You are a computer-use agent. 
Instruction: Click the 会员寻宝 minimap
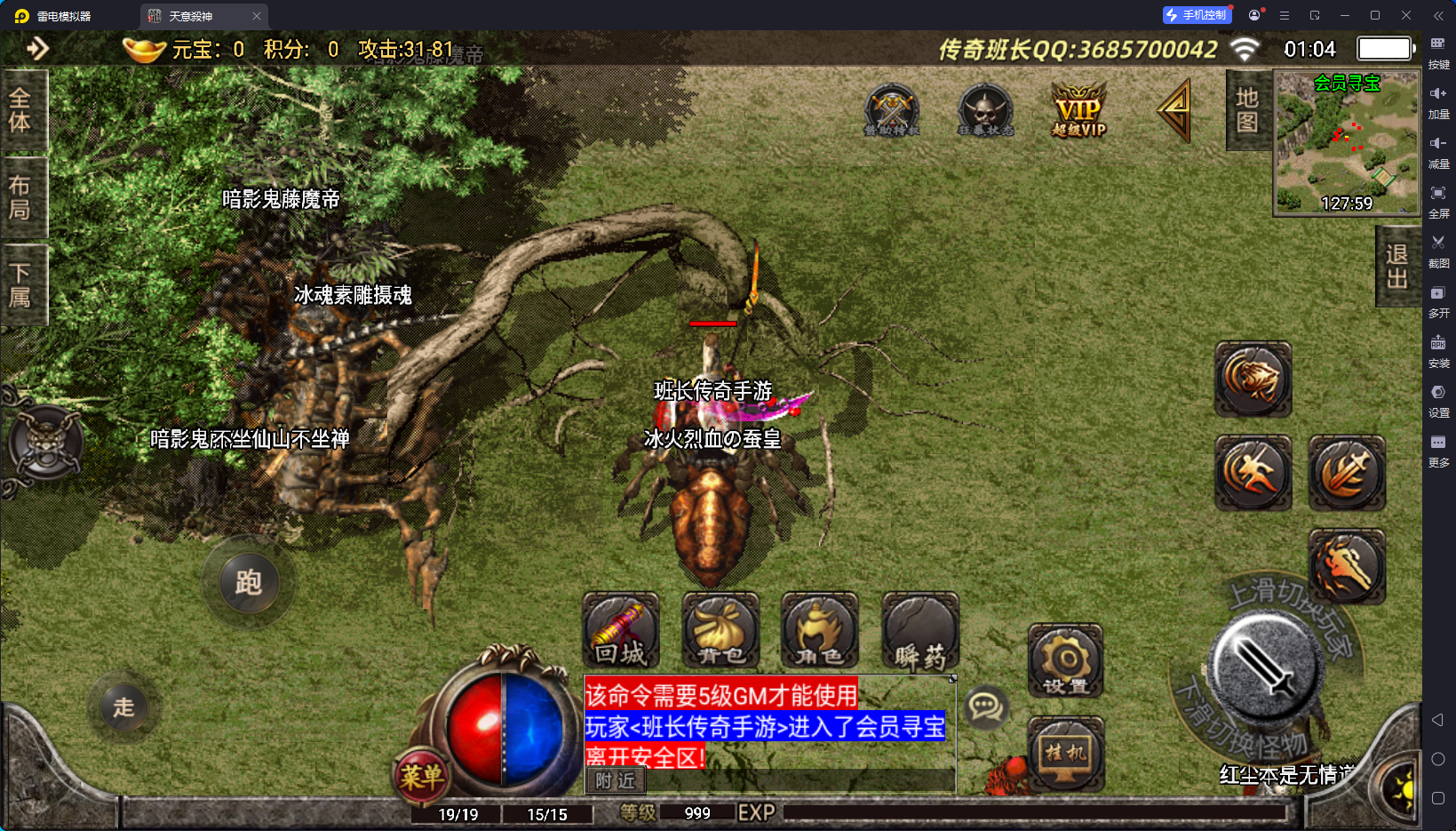(1347, 142)
